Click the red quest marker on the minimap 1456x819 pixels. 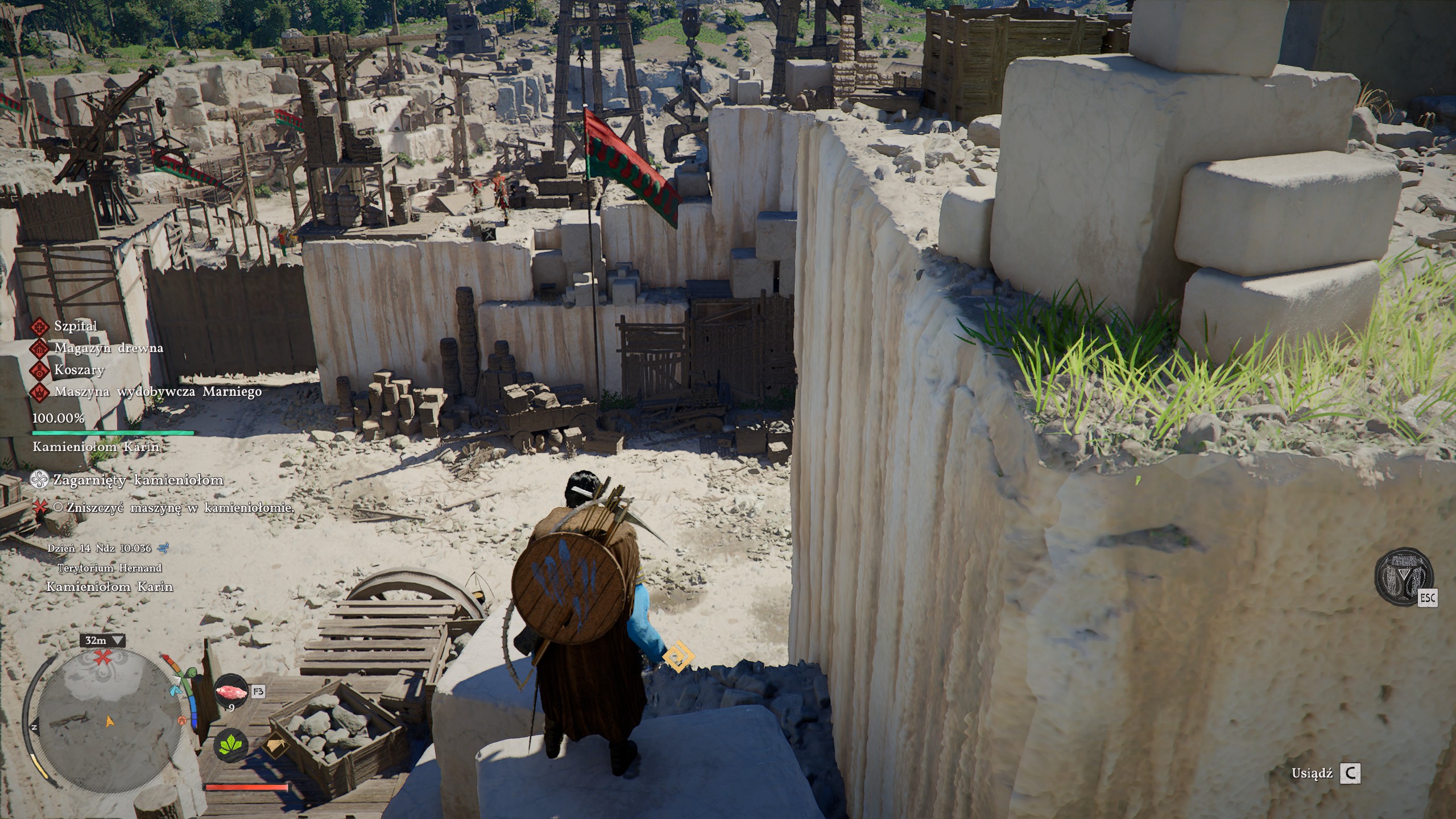tap(103, 658)
